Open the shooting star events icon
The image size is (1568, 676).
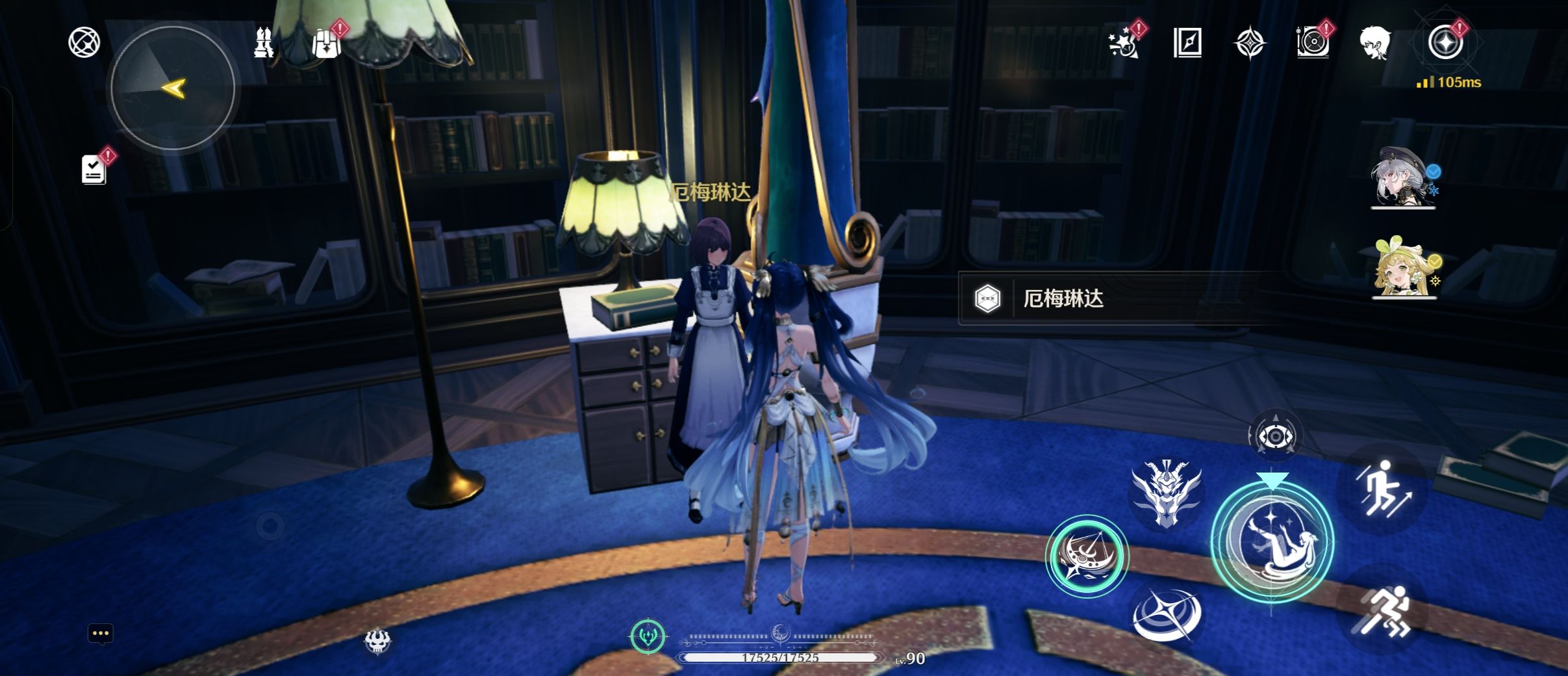(1124, 43)
